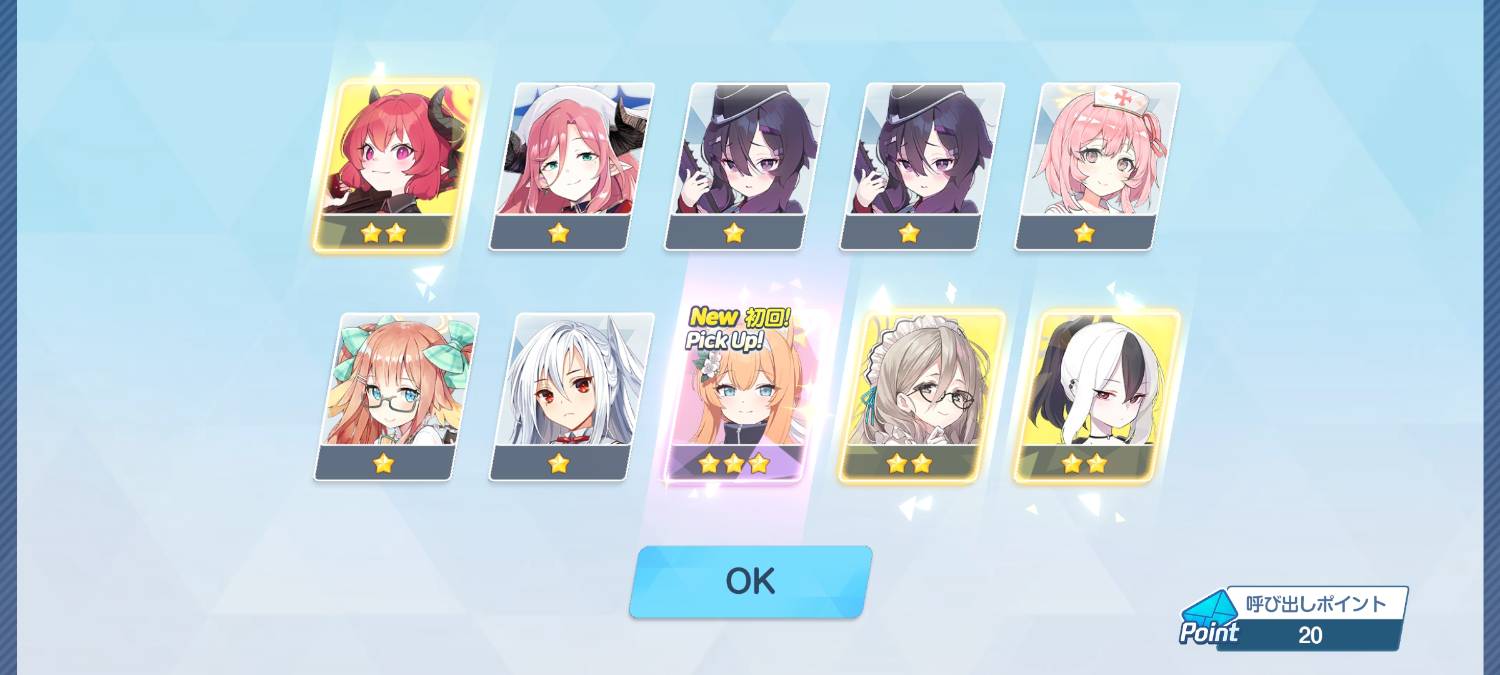Choose the pink-haired girl with white beret card
Screen dimensions: 1500x675
[x=571, y=165]
